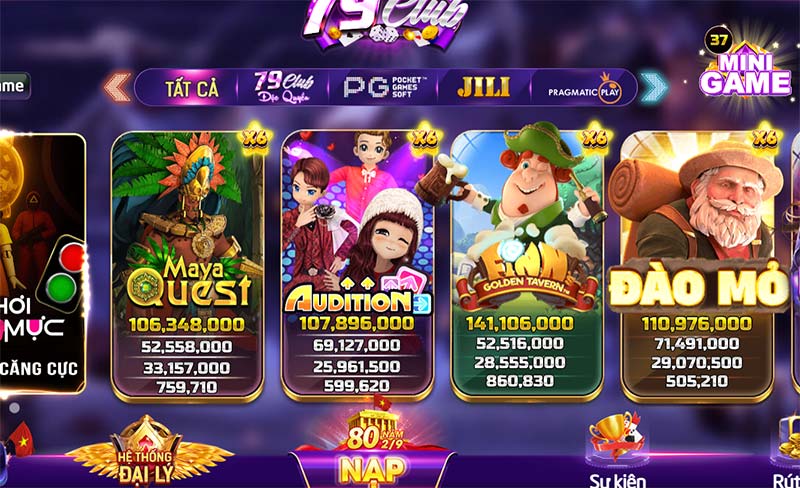
Task: Click the left arrow of provider bar
Action: coord(117,87)
